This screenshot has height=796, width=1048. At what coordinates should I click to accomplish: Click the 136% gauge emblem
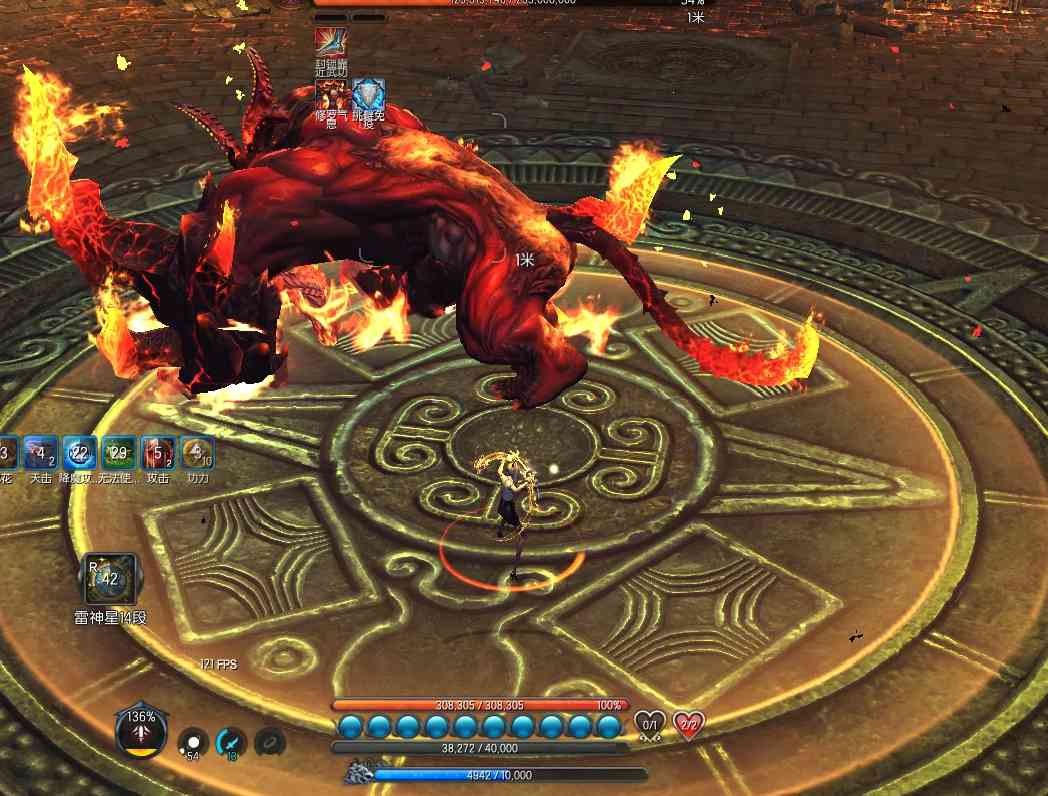coord(141,731)
